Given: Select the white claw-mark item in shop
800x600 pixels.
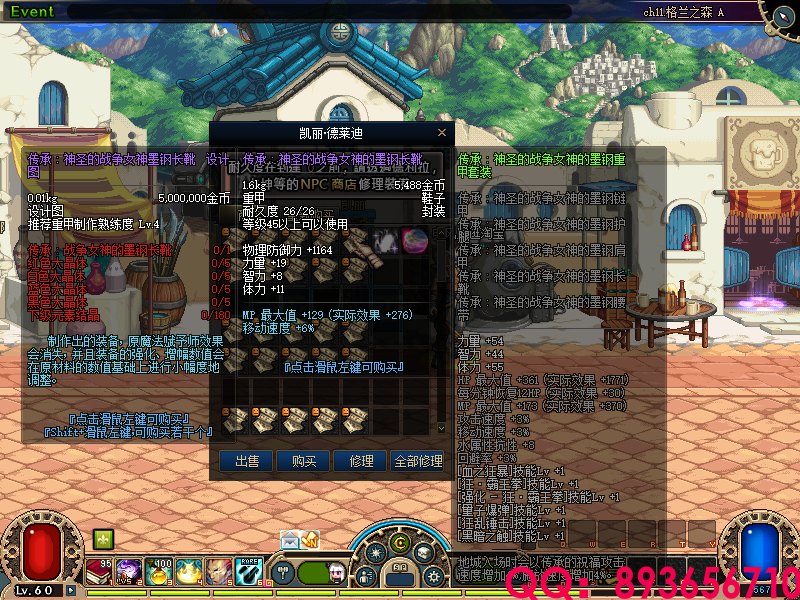Looking at the screenshot, I should (385, 240).
